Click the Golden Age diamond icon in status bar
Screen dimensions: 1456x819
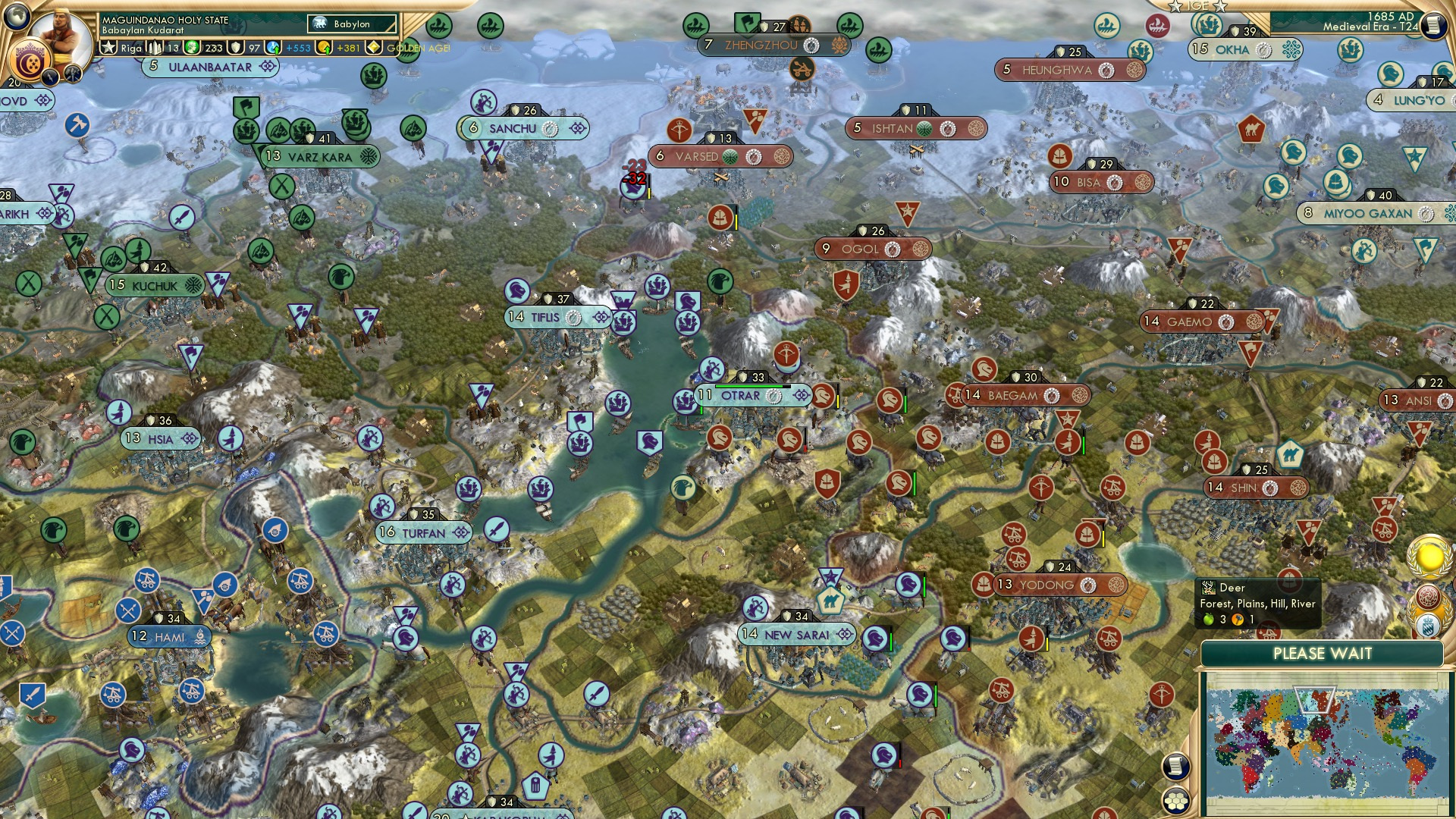coord(373,47)
